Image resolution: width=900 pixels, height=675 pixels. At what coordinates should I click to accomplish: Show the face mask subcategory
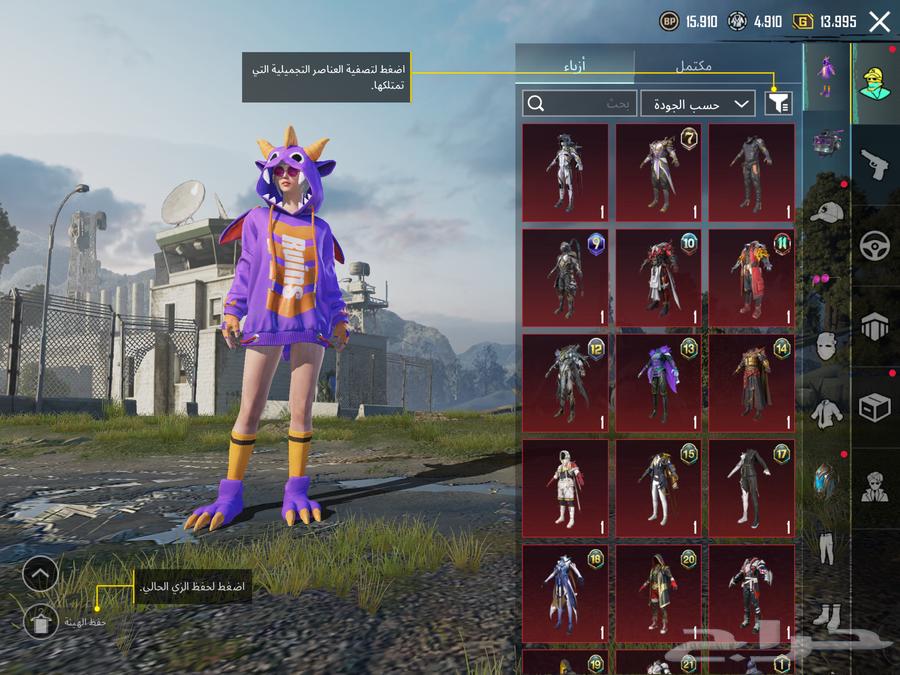pos(826,346)
